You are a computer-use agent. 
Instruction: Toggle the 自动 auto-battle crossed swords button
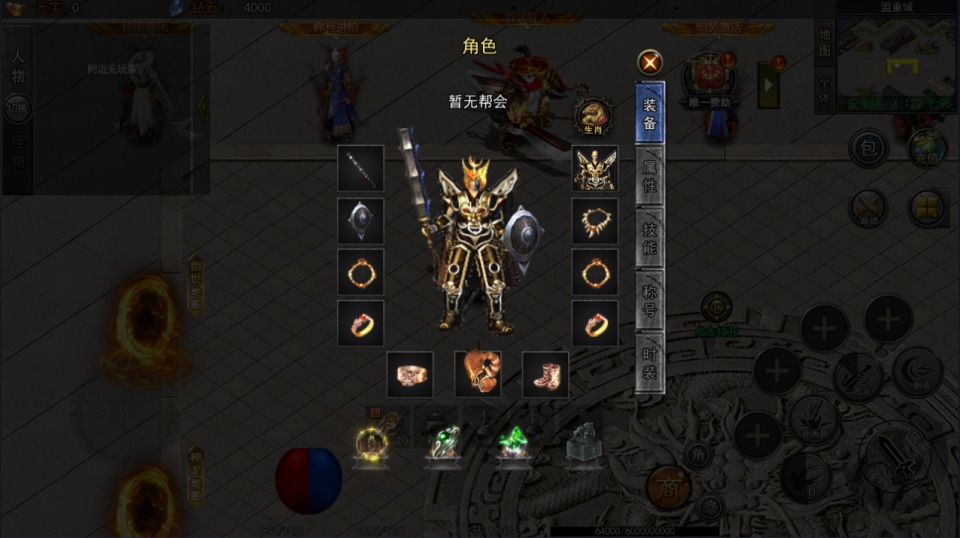[x=868, y=208]
